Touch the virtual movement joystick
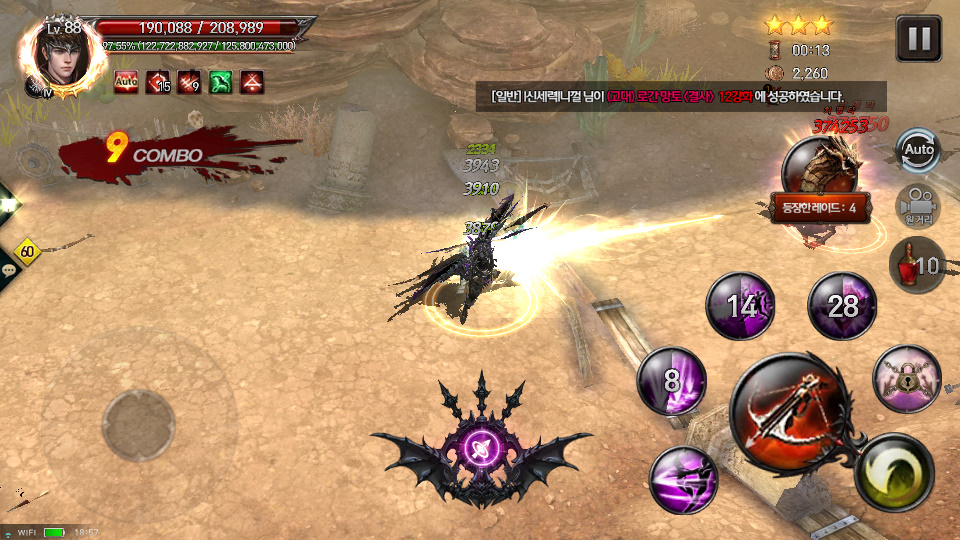This screenshot has width=960, height=540. click(x=140, y=424)
